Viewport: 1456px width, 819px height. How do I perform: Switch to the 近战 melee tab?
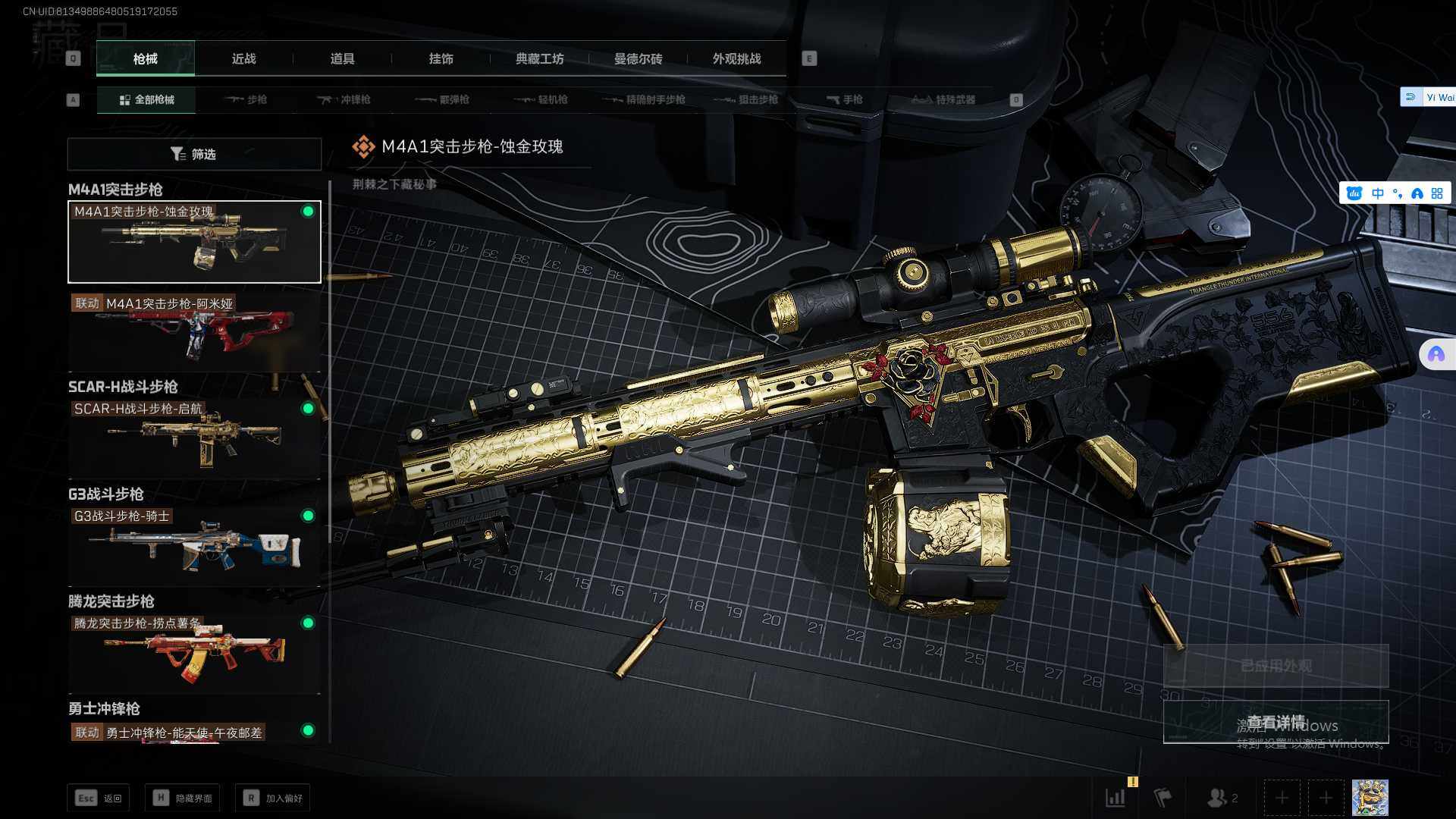[243, 59]
